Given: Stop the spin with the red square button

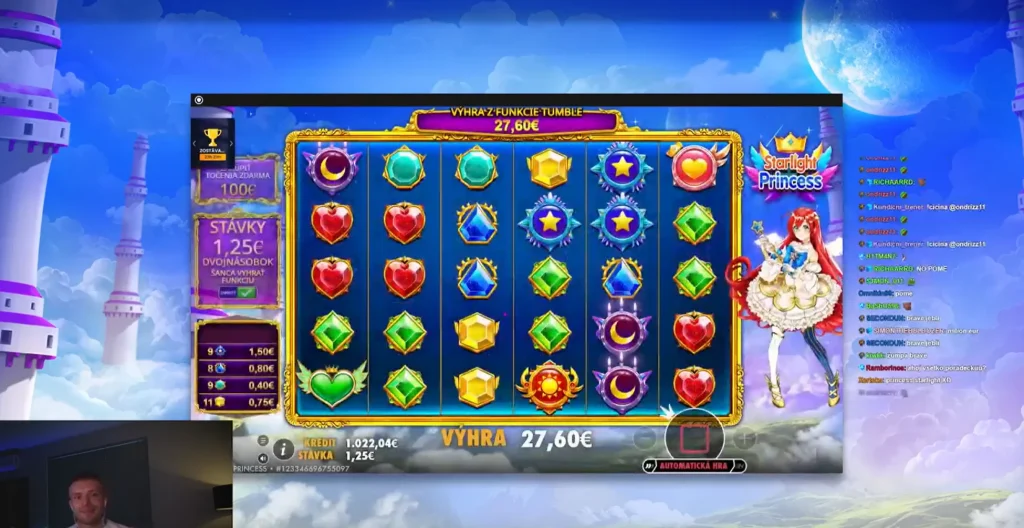Looking at the screenshot, I should 694,437.
